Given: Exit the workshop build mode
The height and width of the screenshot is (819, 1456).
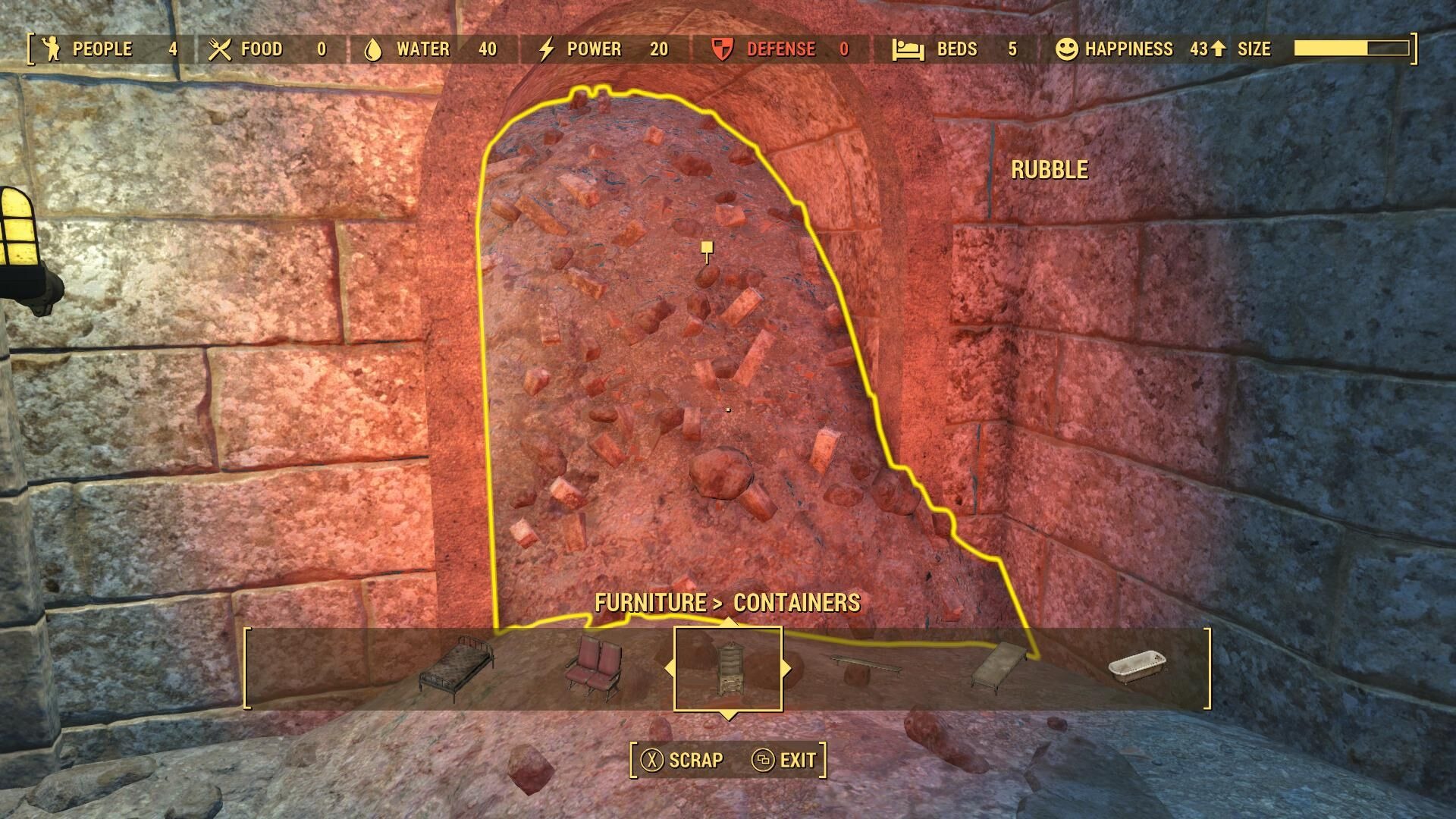Looking at the screenshot, I should (x=785, y=760).
